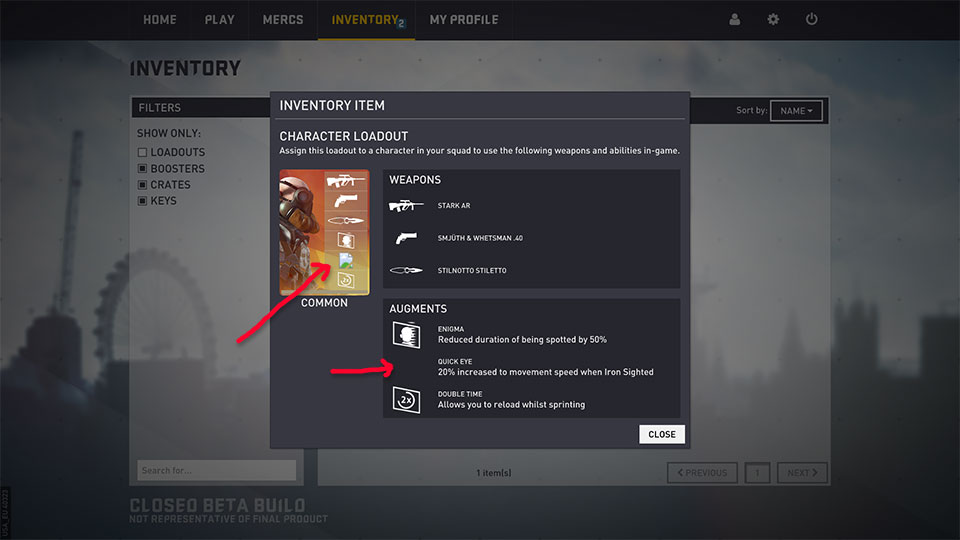
Task: Switch to the Play tab
Action: pos(219,20)
